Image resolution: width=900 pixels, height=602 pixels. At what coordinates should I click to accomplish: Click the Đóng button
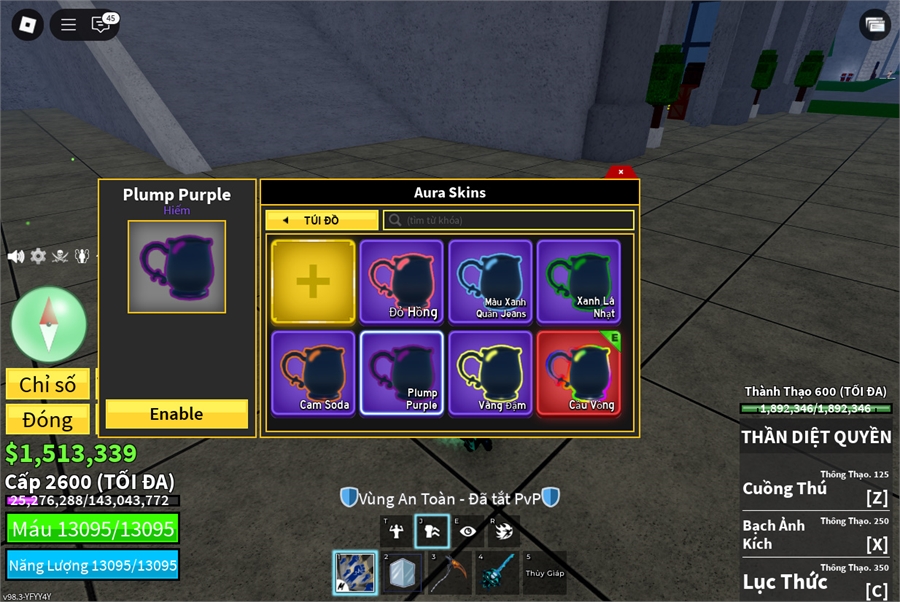(48, 419)
